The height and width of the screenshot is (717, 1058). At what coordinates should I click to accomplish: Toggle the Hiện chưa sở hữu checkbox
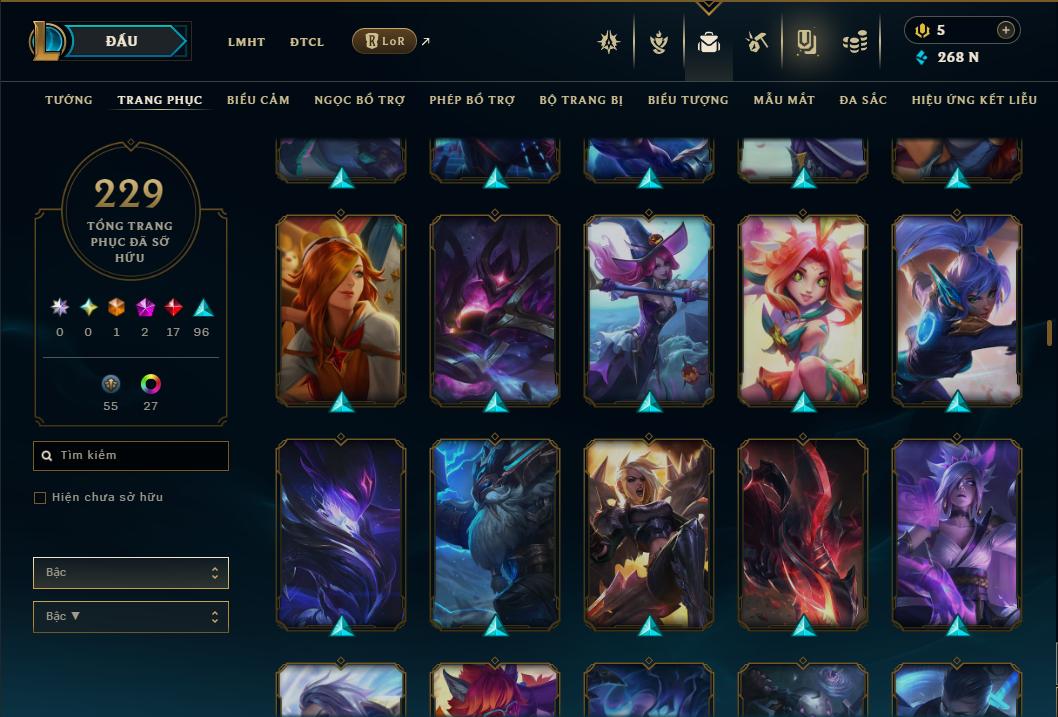40,497
